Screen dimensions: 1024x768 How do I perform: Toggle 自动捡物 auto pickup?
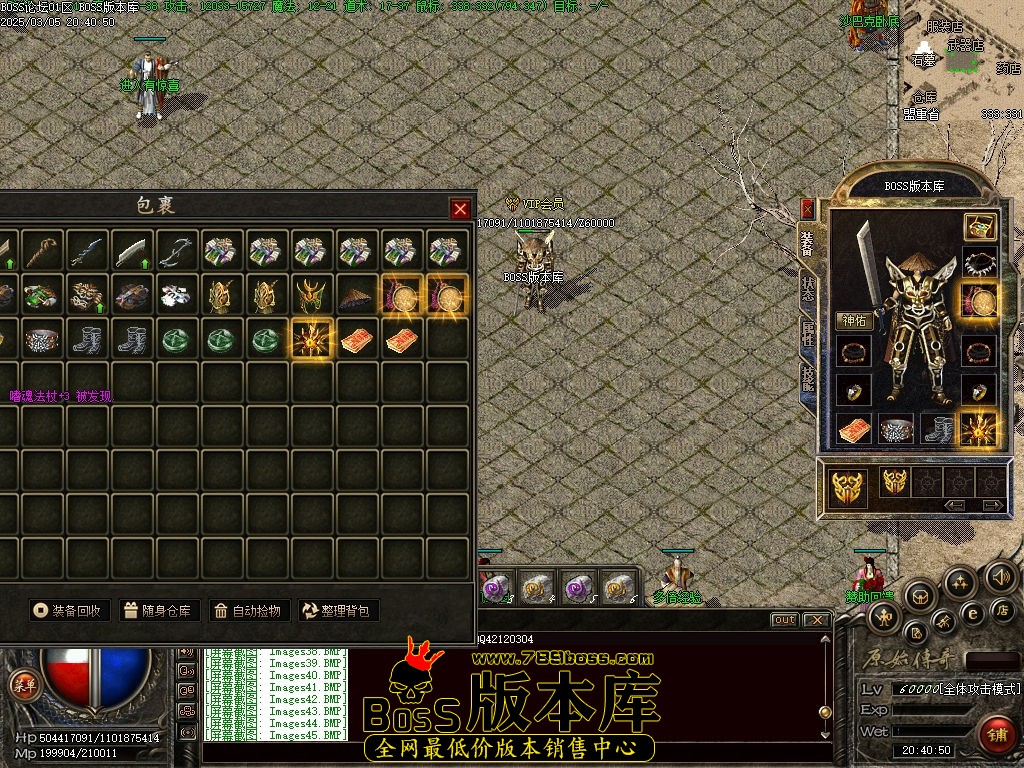(x=249, y=610)
